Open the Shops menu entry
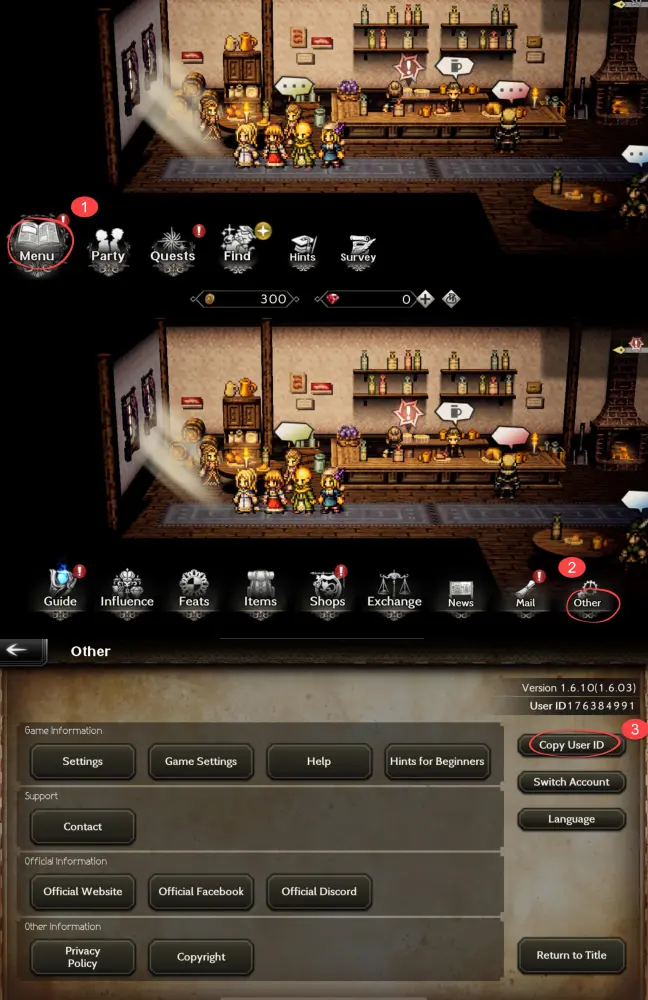This screenshot has height=1000, width=648. coord(327,589)
